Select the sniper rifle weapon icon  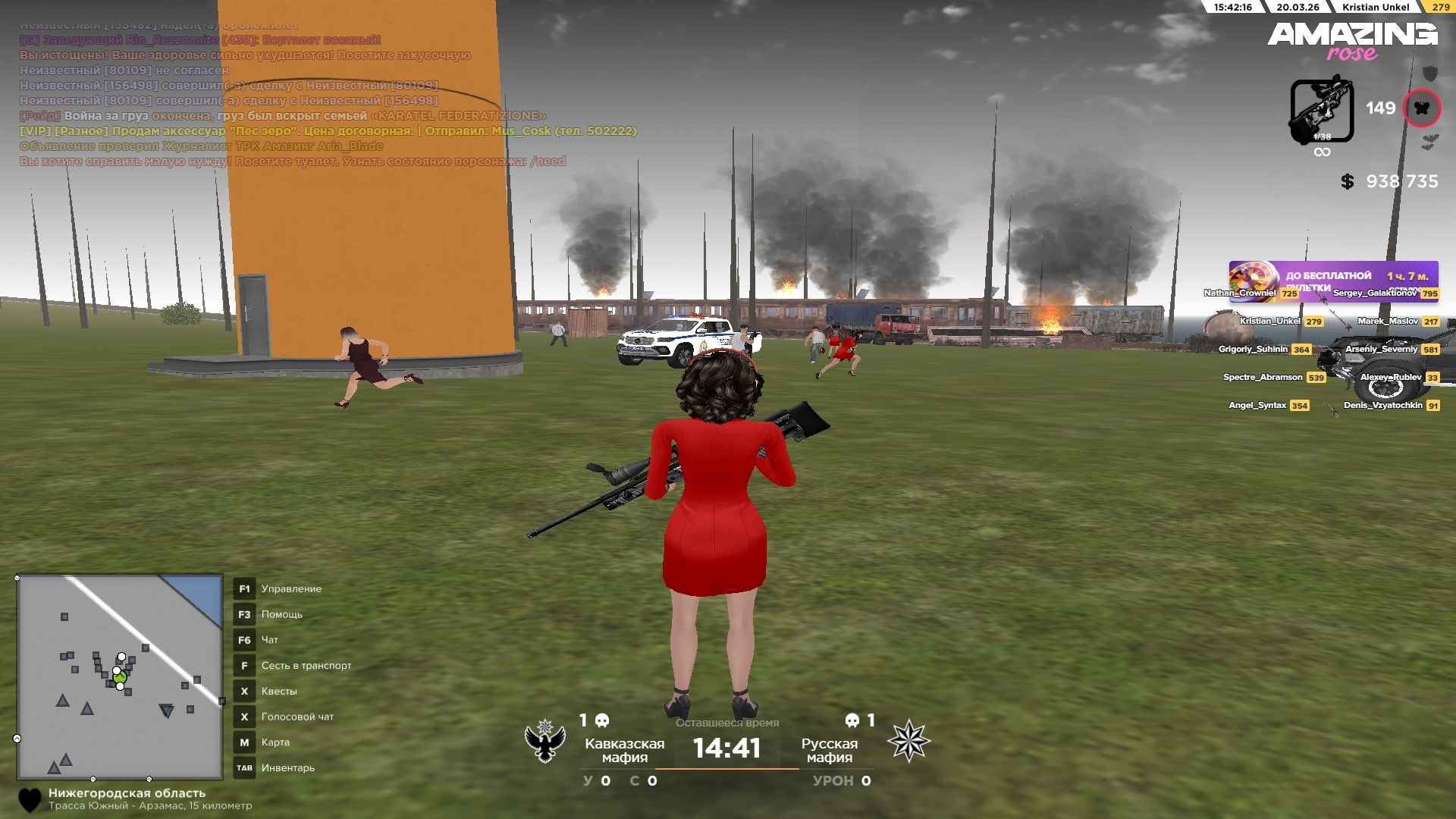1322,111
